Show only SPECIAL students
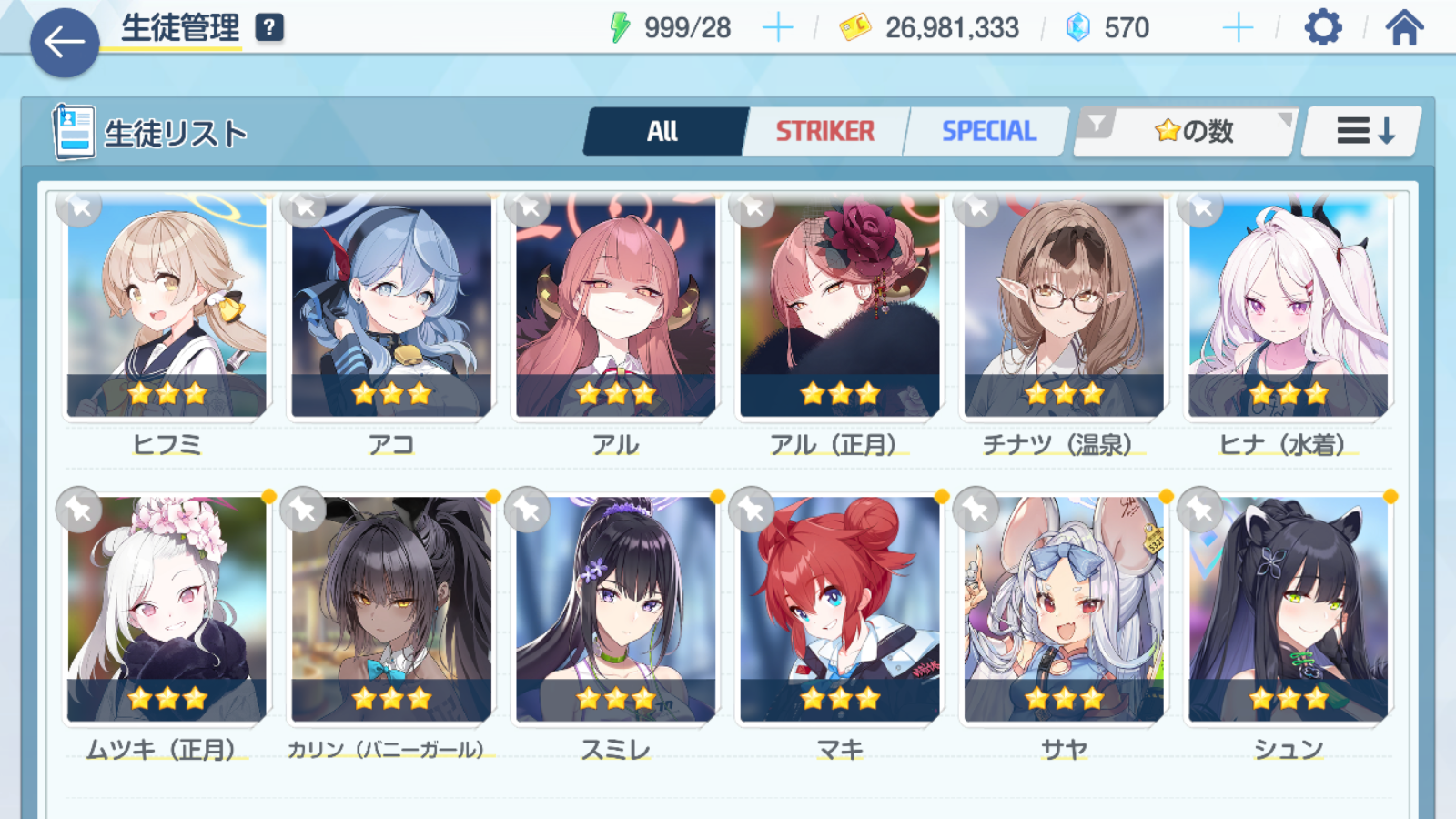Viewport: 1456px width, 819px height. tap(988, 132)
